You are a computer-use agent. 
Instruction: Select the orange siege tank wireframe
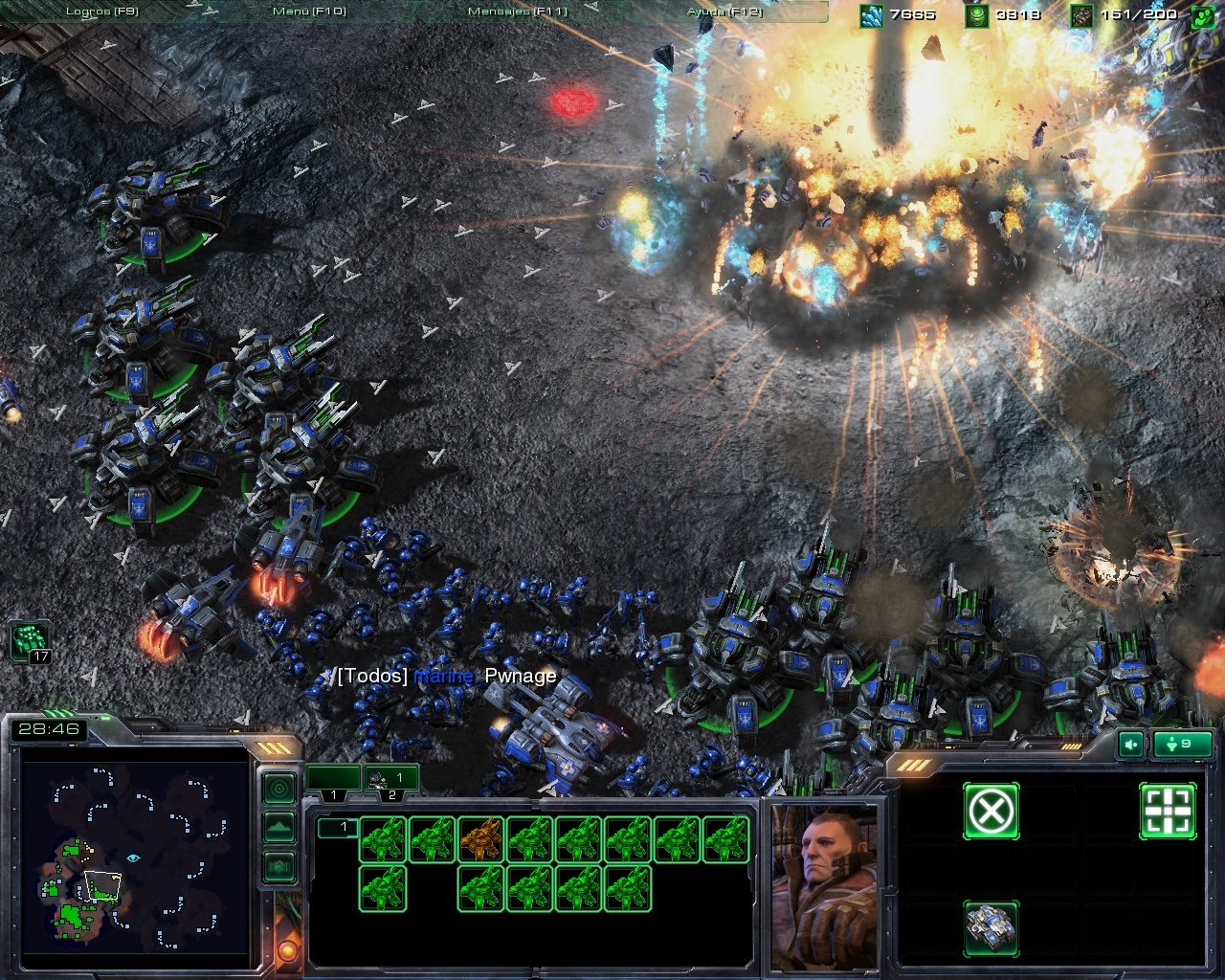pyautogui.click(x=480, y=839)
